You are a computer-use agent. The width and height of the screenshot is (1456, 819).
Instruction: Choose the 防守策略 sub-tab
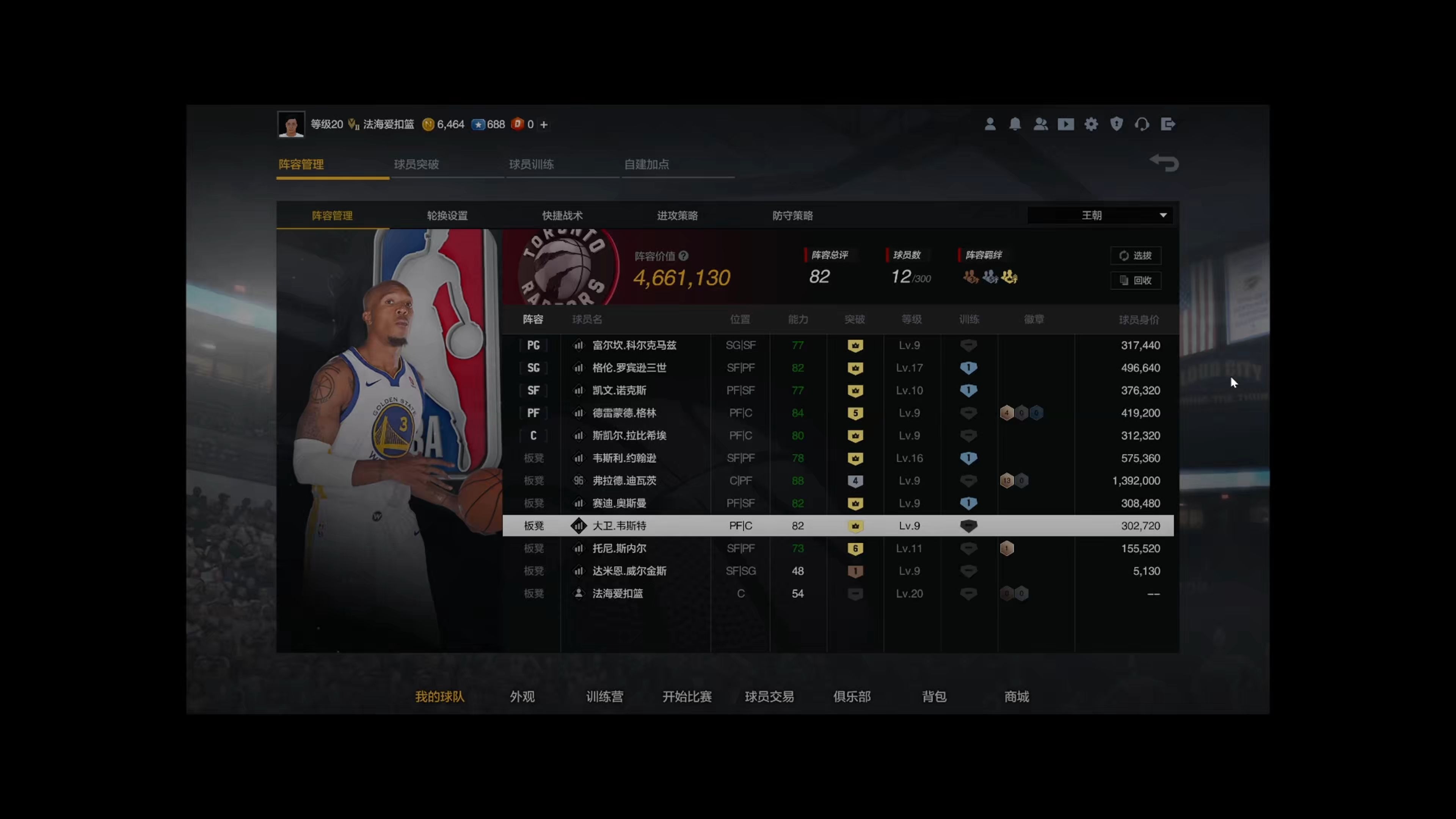pyautogui.click(x=792, y=215)
